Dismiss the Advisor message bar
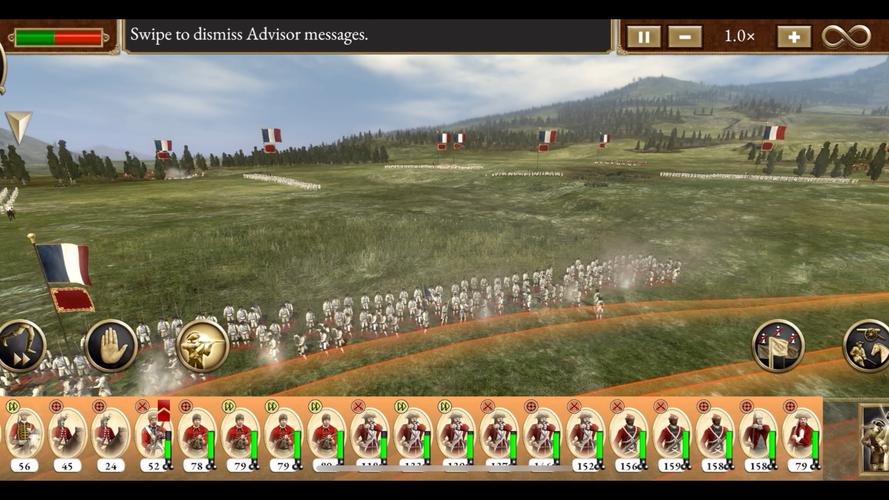The image size is (889, 500). point(366,36)
